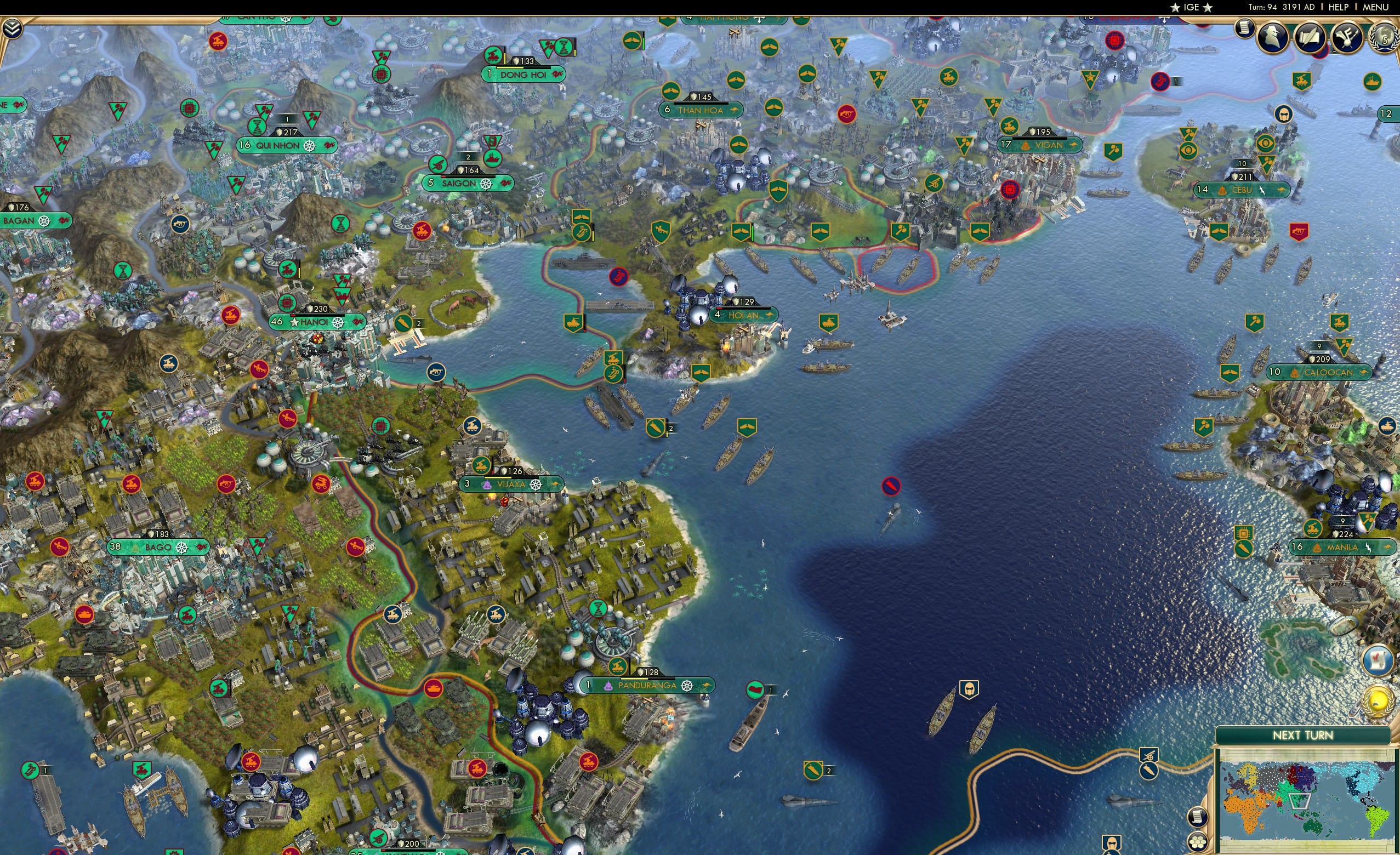Open the MENU from the top bar

pos(1378,7)
